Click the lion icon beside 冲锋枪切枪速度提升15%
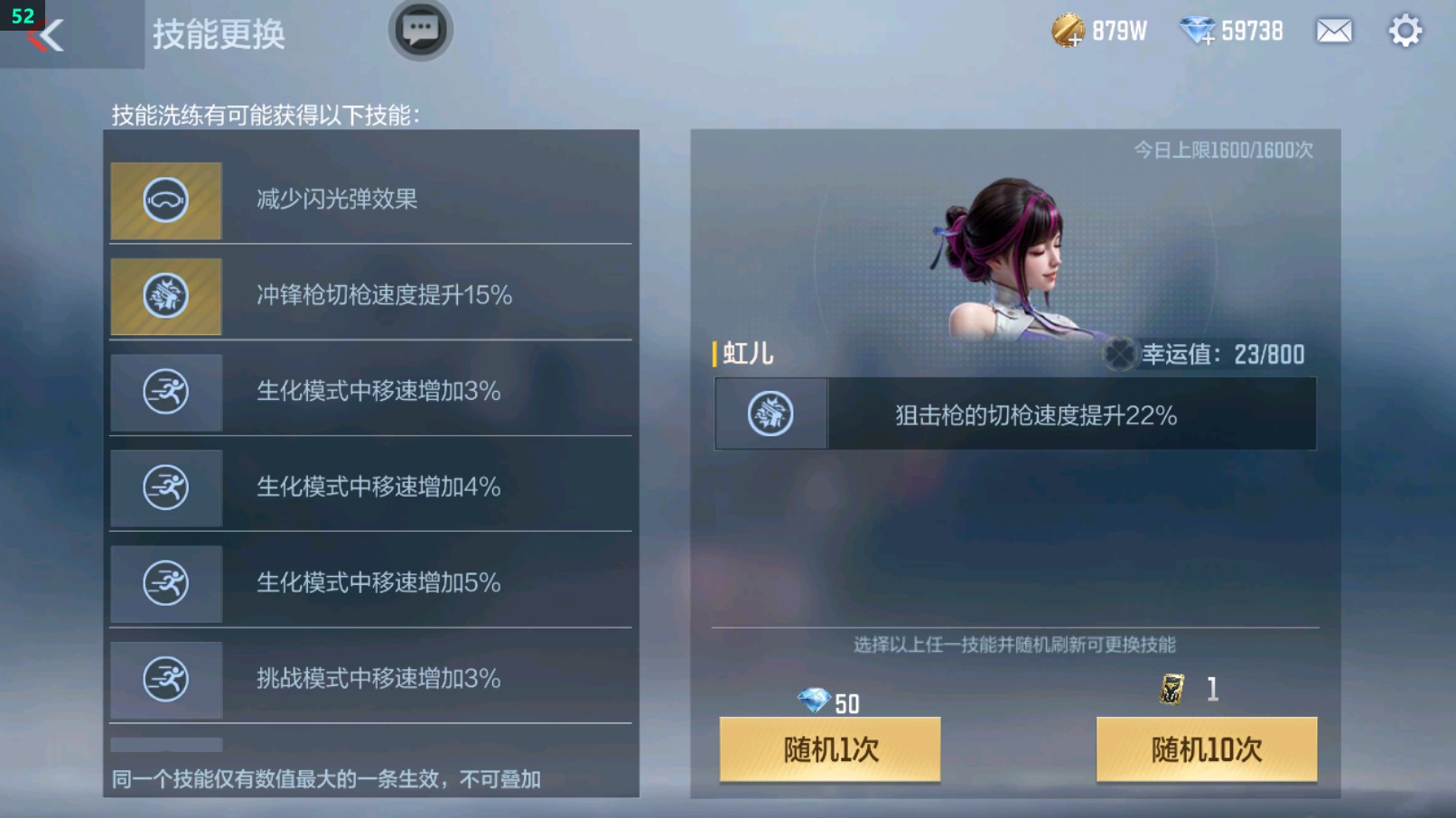 tap(165, 296)
